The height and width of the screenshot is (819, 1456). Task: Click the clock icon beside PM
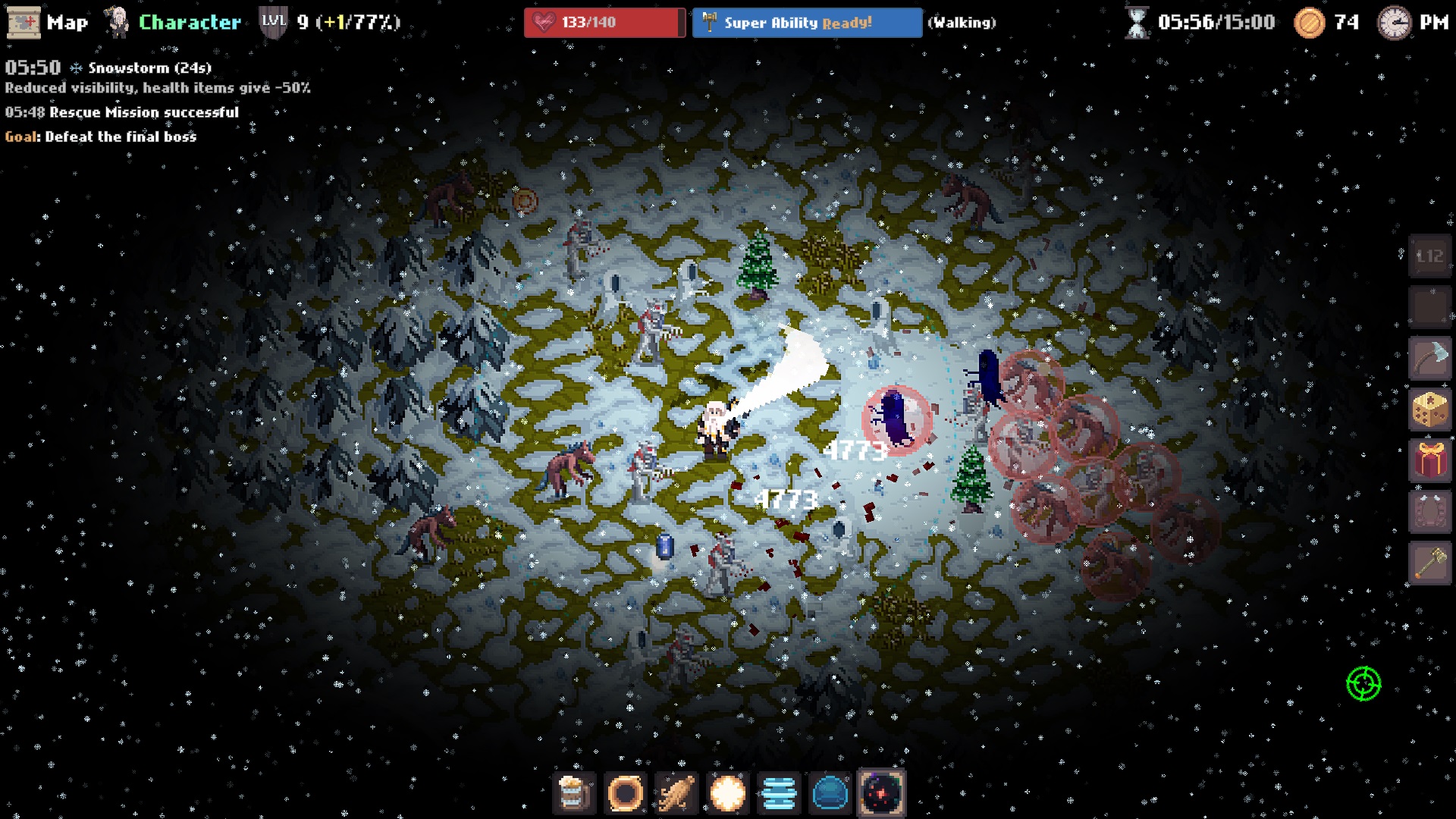(1394, 23)
